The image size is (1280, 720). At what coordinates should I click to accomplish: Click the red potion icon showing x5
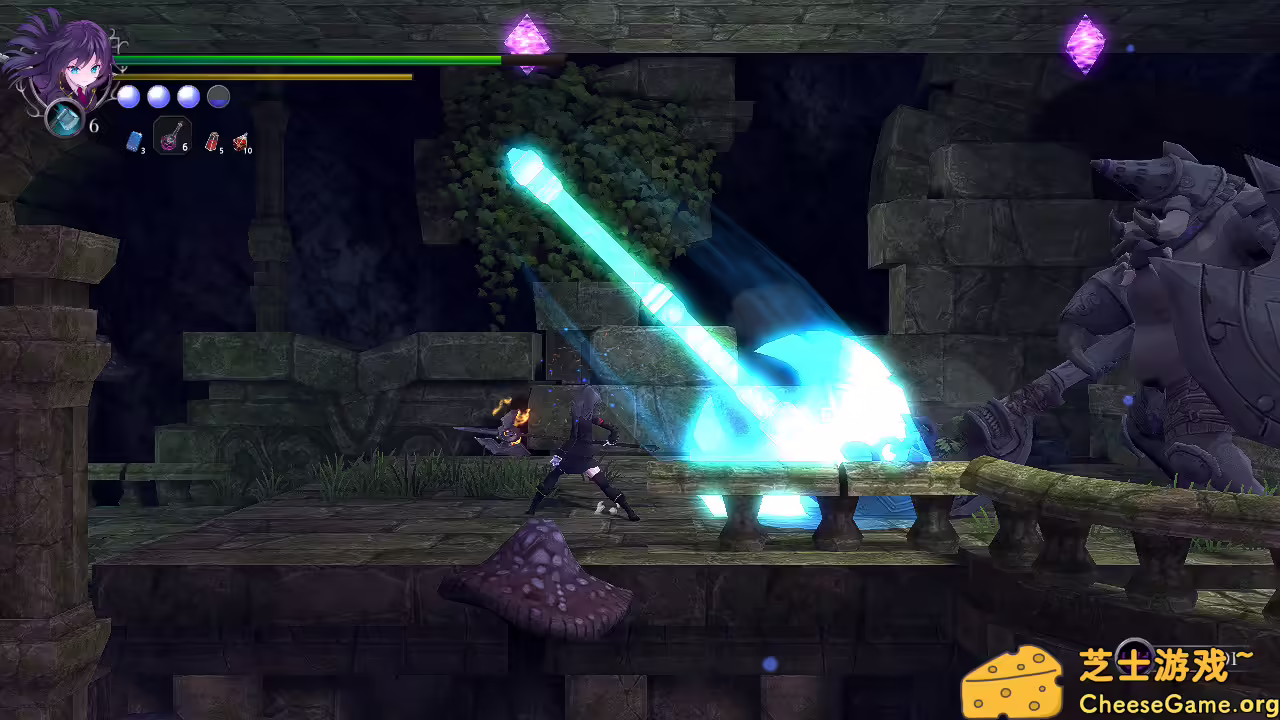click(x=211, y=142)
